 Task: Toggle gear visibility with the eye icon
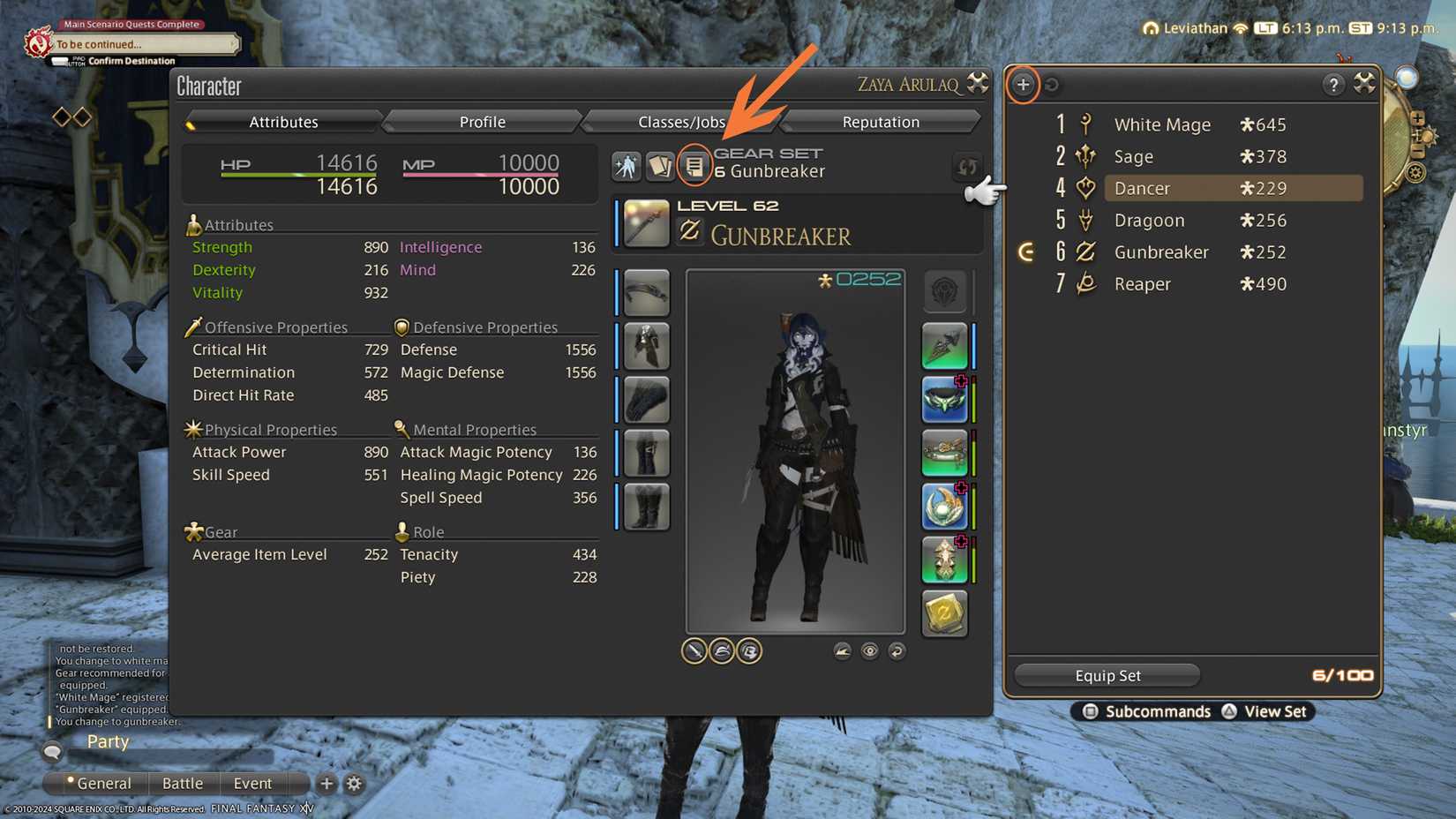point(869,650)
